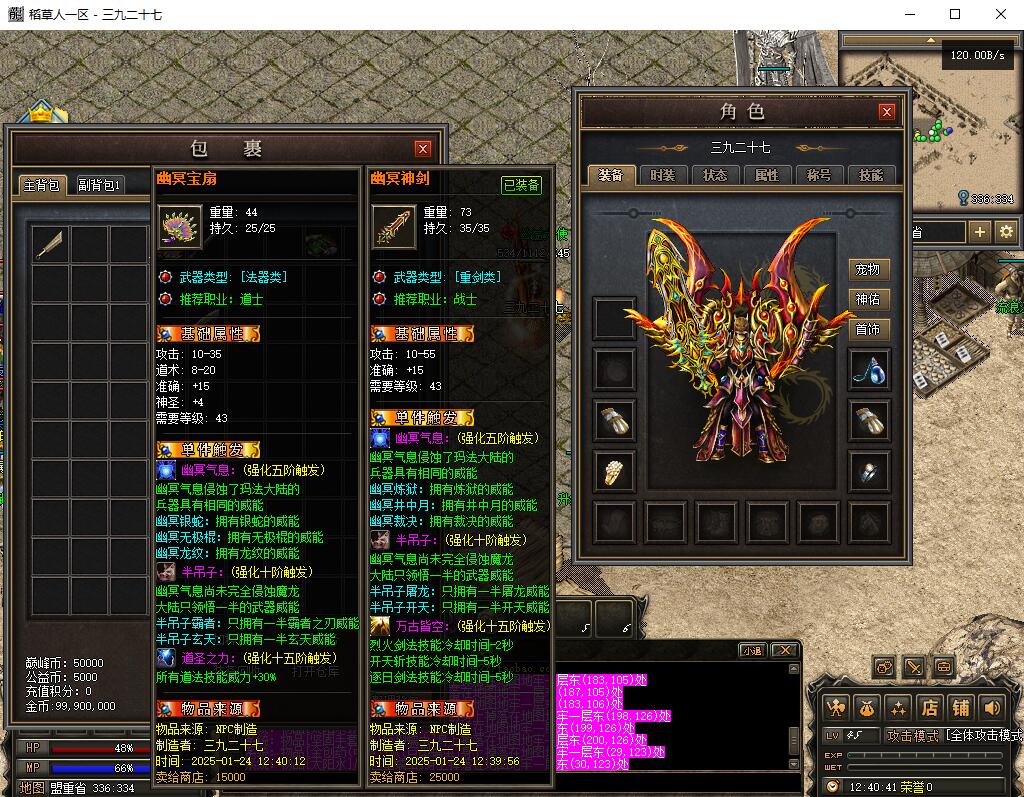Select the gold diamond ring slot
The width and height of the screenshot is (1024, 797).
tap(613, 471)
